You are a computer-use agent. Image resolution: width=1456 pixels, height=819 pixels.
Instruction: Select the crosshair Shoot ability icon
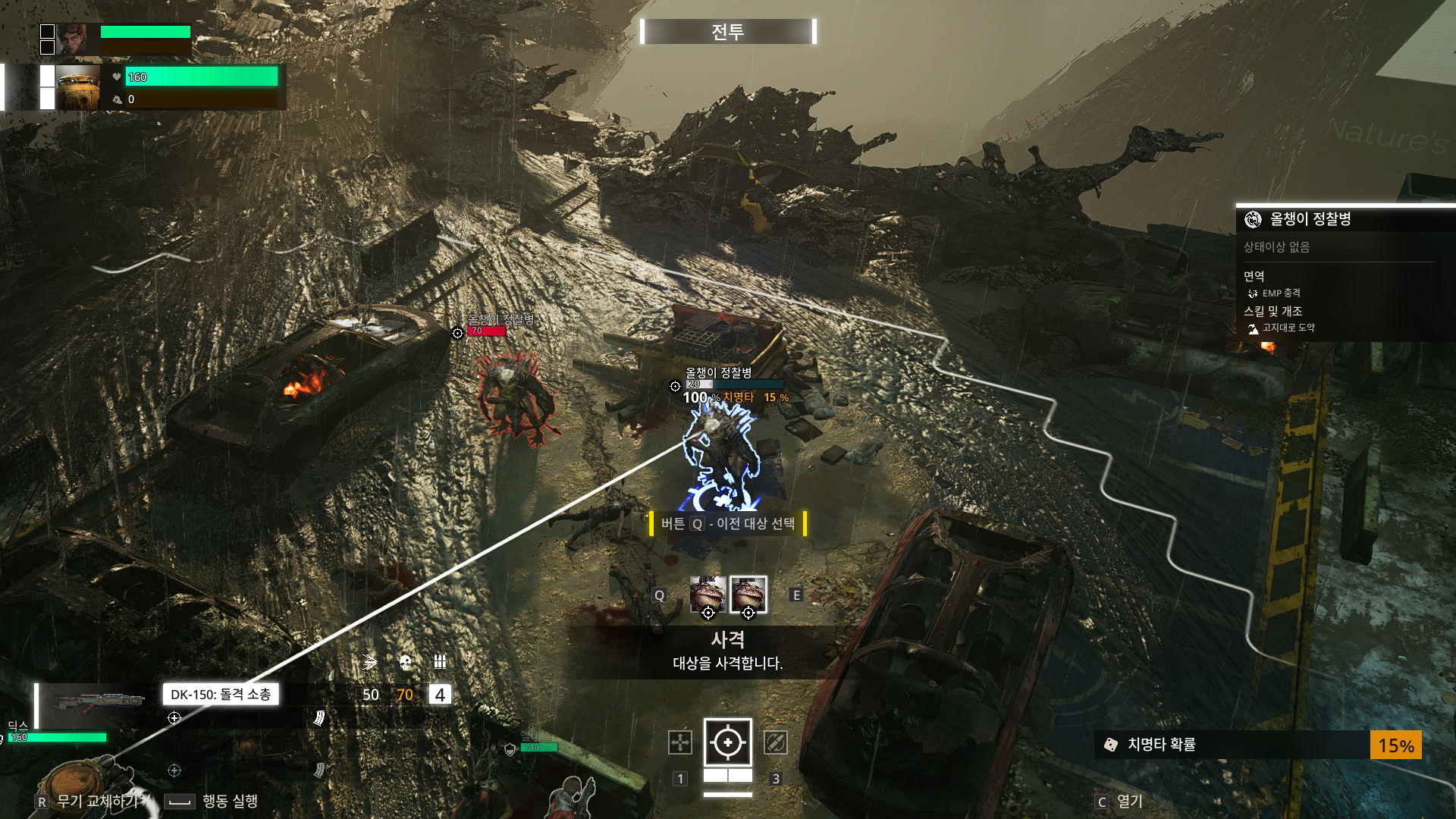tap(728, 742)
